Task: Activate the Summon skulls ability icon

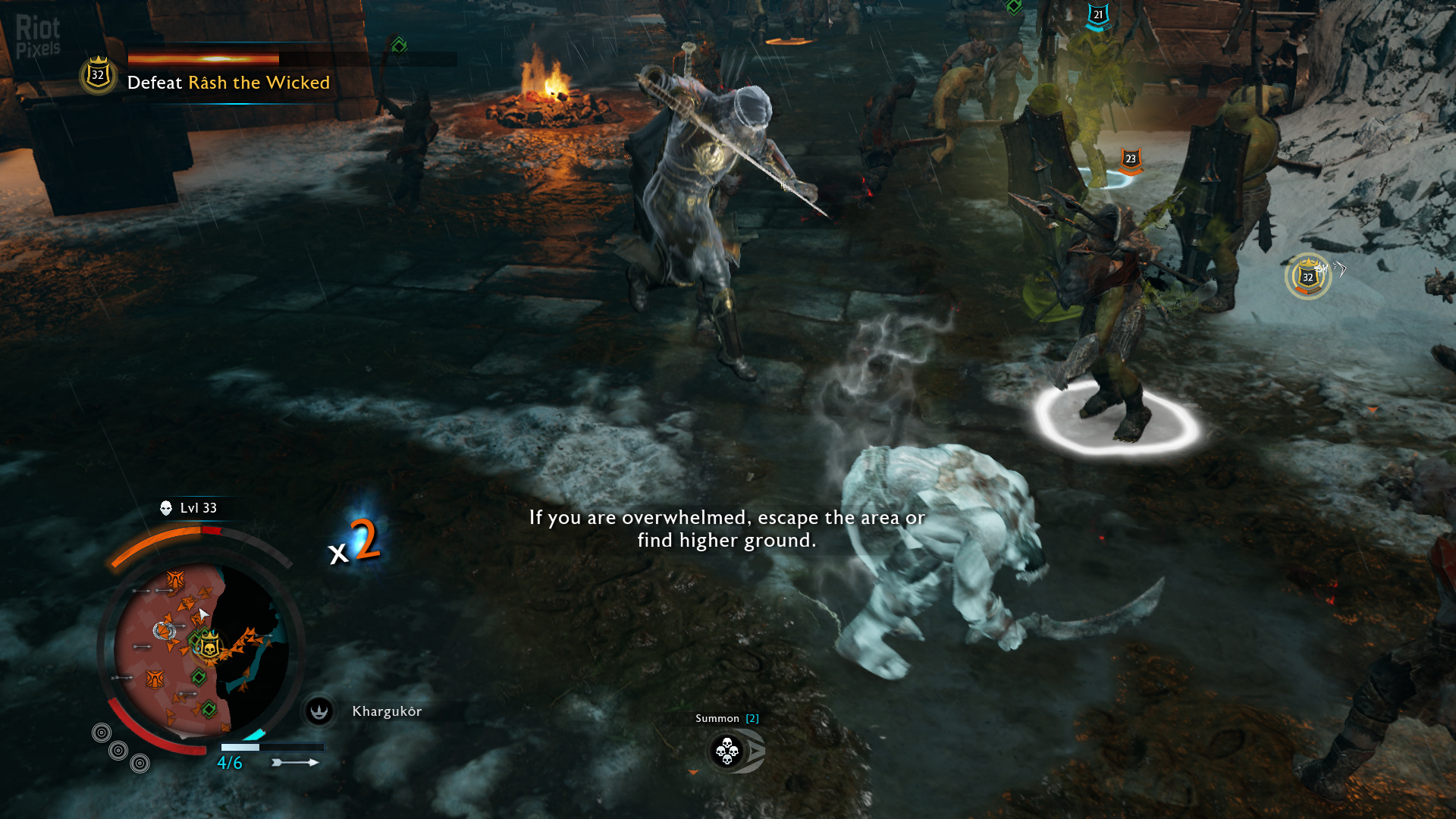Action: pos(728,751)
